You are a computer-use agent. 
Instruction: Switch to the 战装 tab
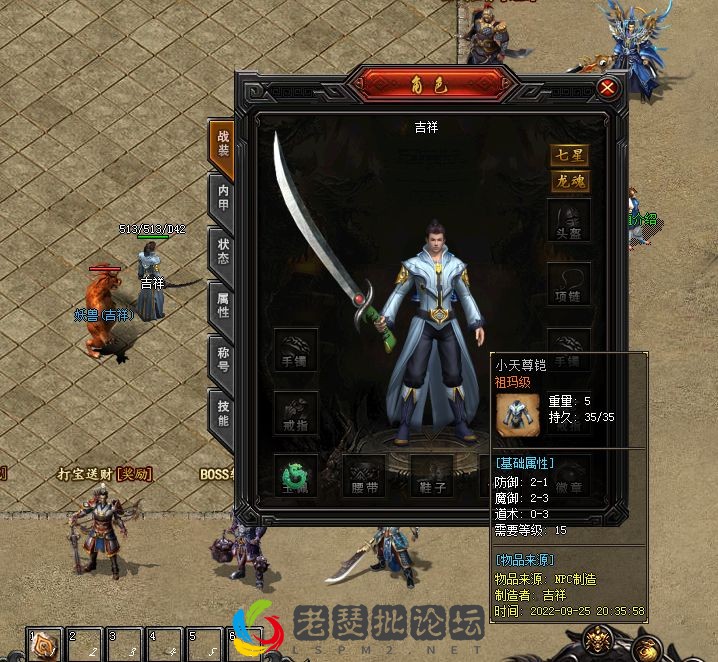[x=221, y=143]
